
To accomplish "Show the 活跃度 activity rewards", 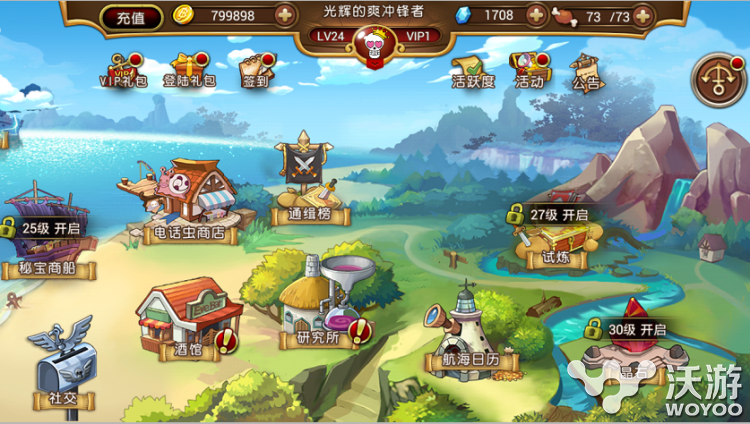I will point(474,70).
